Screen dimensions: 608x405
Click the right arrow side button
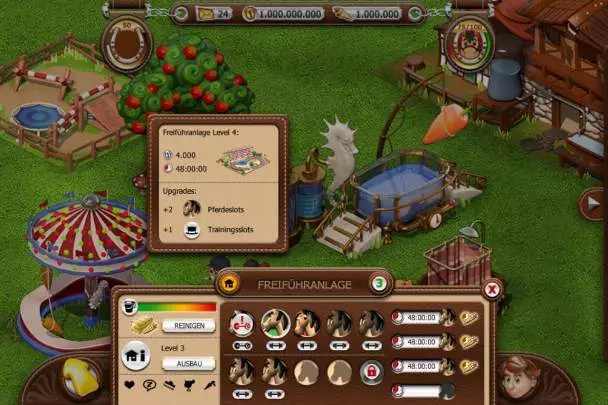[590, 204]
